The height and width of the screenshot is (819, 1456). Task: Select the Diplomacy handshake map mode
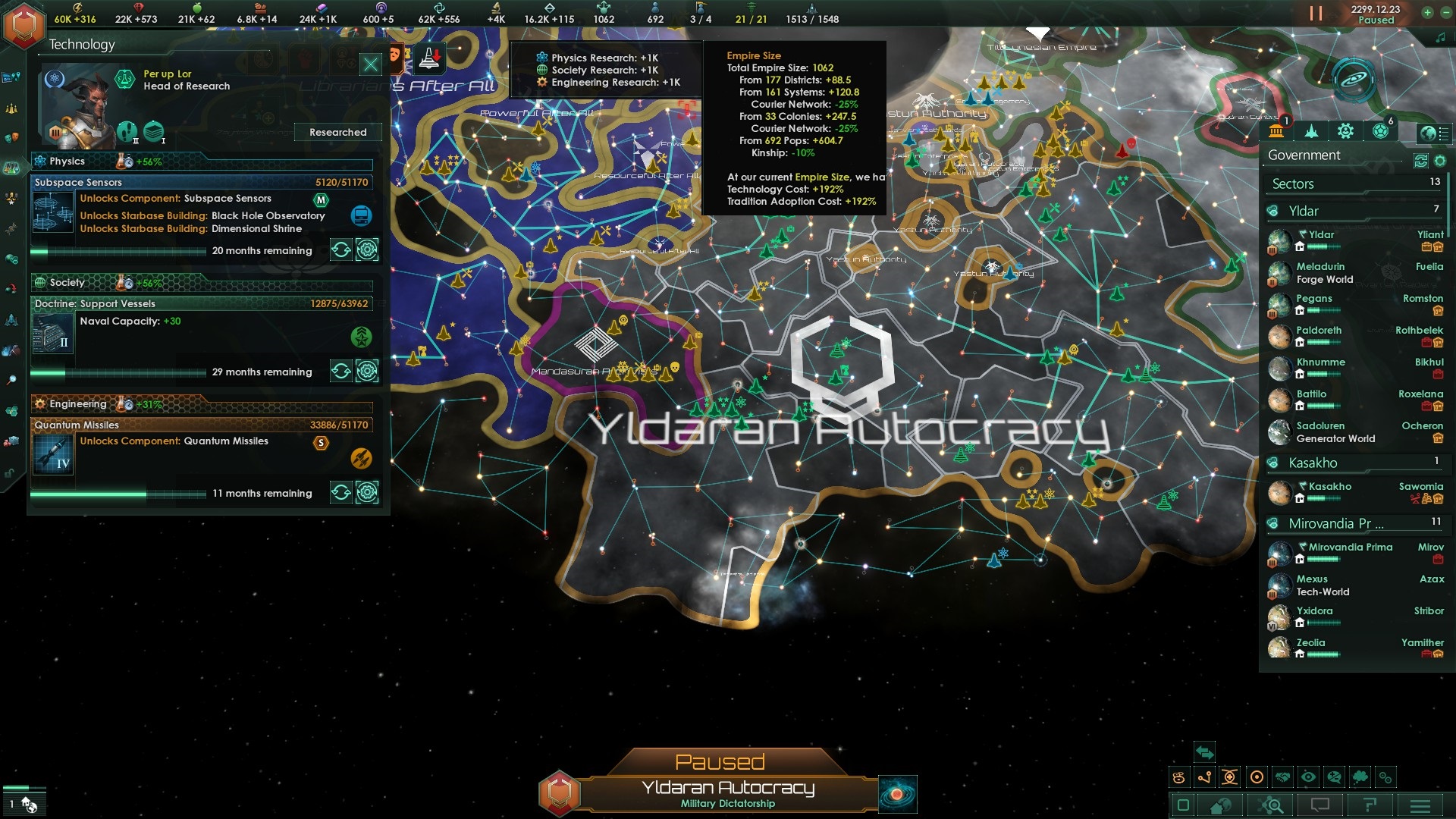tap(1282, 777)
